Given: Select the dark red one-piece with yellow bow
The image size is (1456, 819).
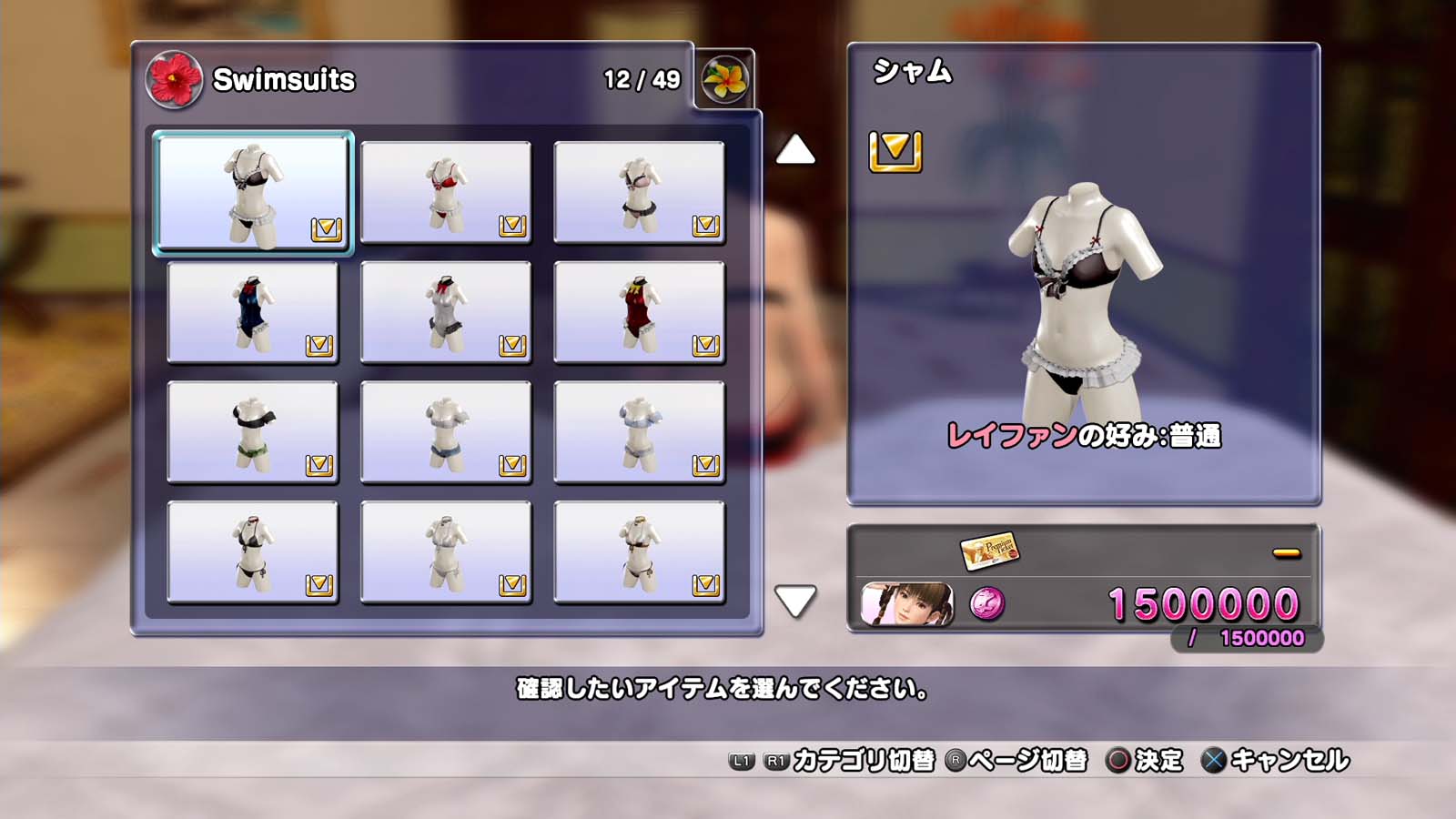Looking at the screenshot, I should coord(639,312).
